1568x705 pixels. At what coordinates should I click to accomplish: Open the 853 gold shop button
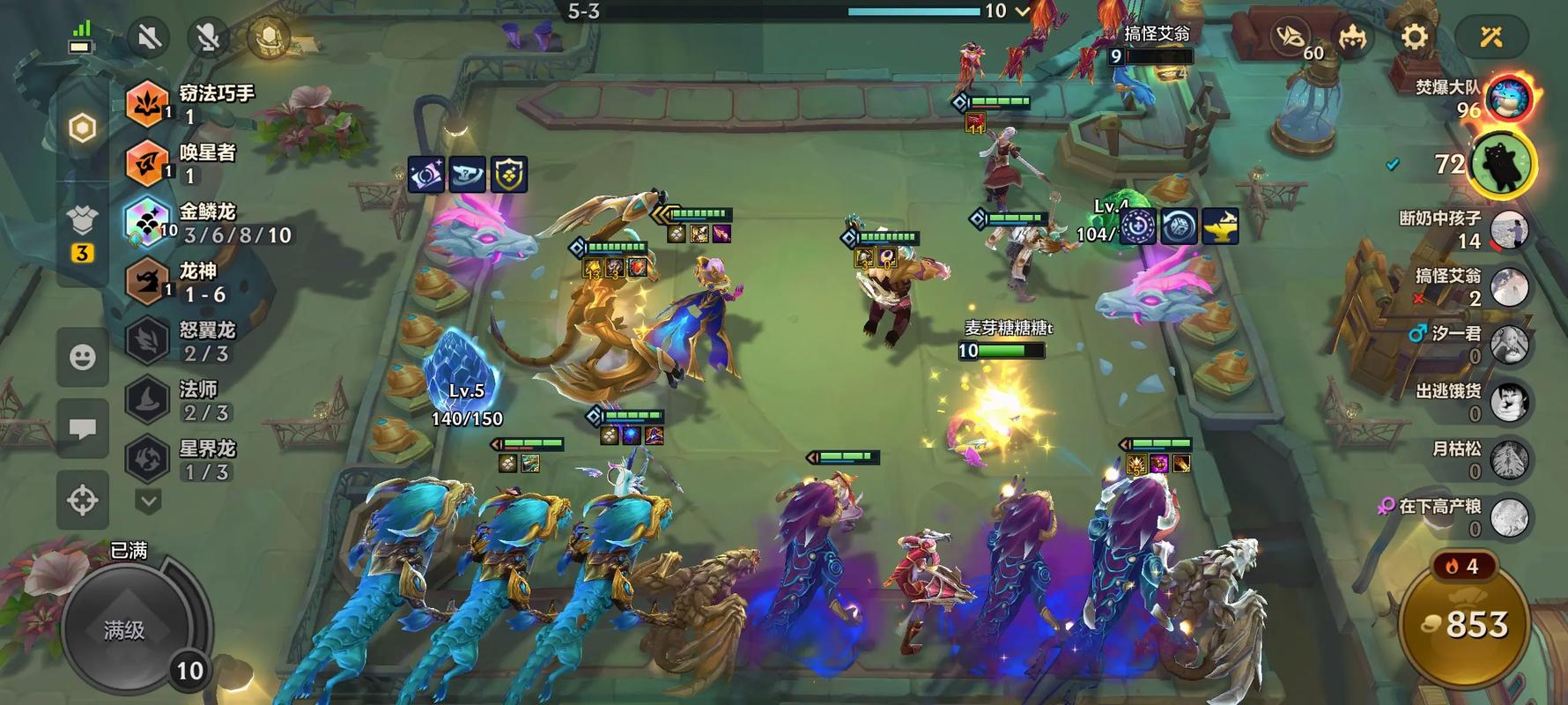[1466, 626]
